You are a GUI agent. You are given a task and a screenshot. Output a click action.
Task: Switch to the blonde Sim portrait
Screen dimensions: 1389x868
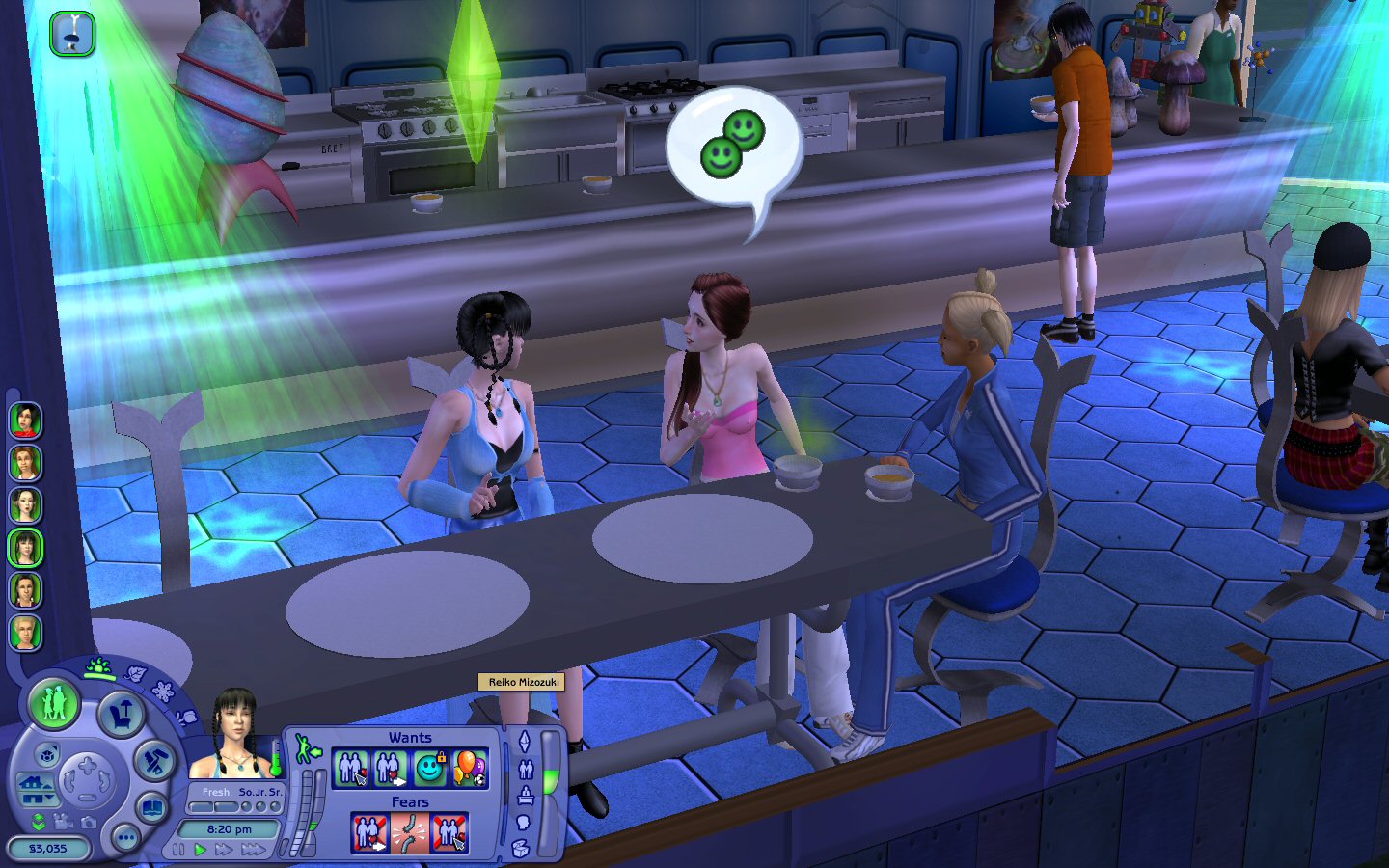(x=25, y=633)
